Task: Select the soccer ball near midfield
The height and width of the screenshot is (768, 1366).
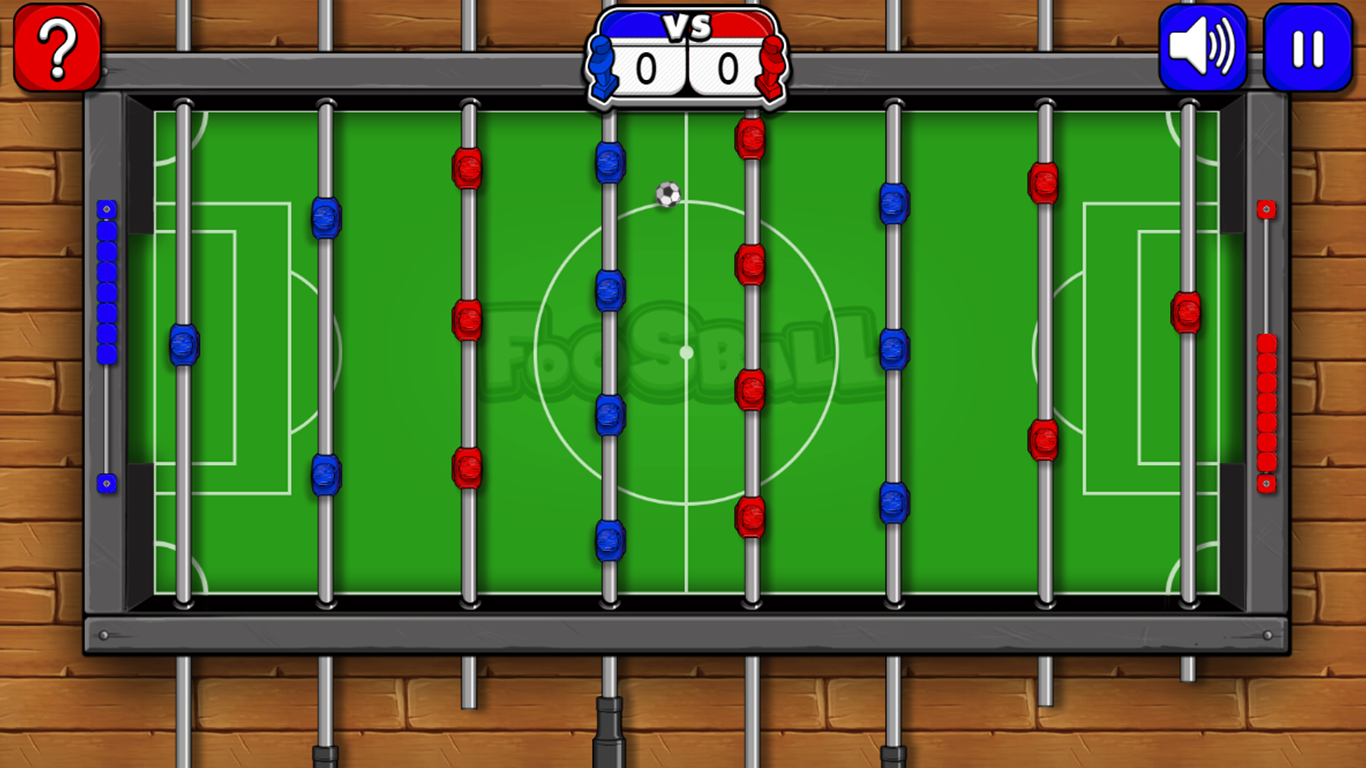Action: [666, 194]
